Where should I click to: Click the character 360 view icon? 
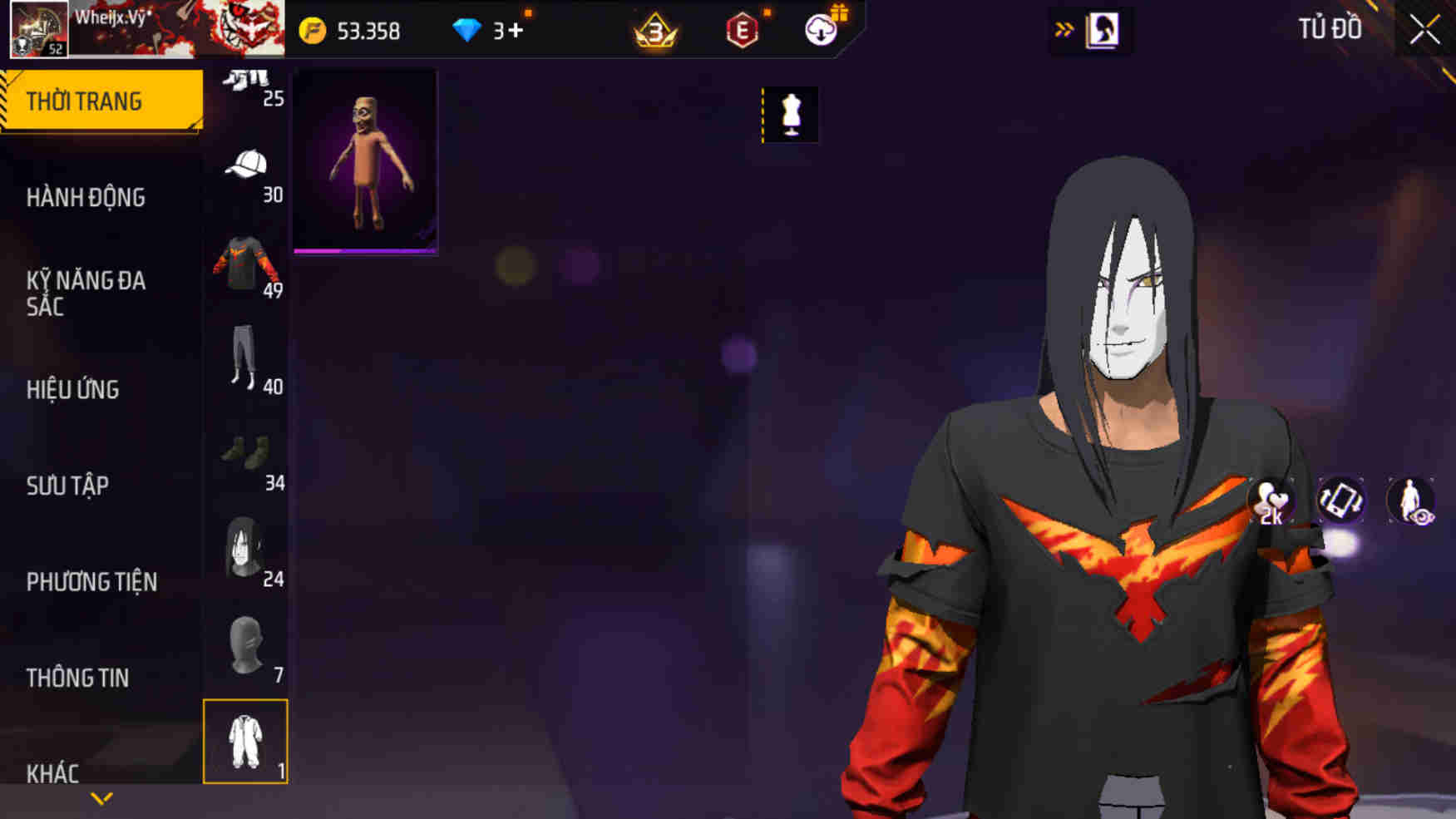(x=1413, y=501)
